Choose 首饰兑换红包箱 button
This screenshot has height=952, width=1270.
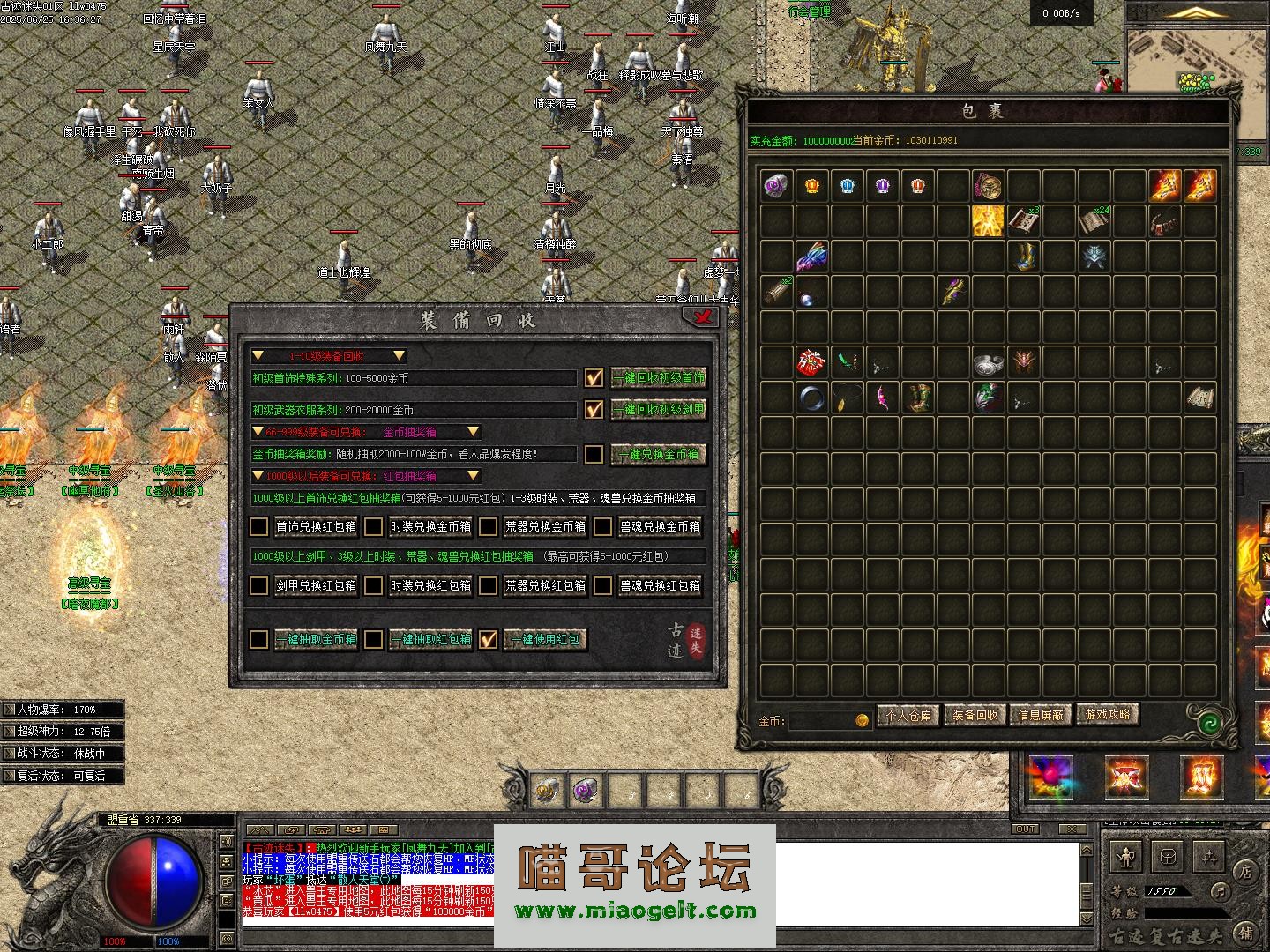tap(316, 527)
